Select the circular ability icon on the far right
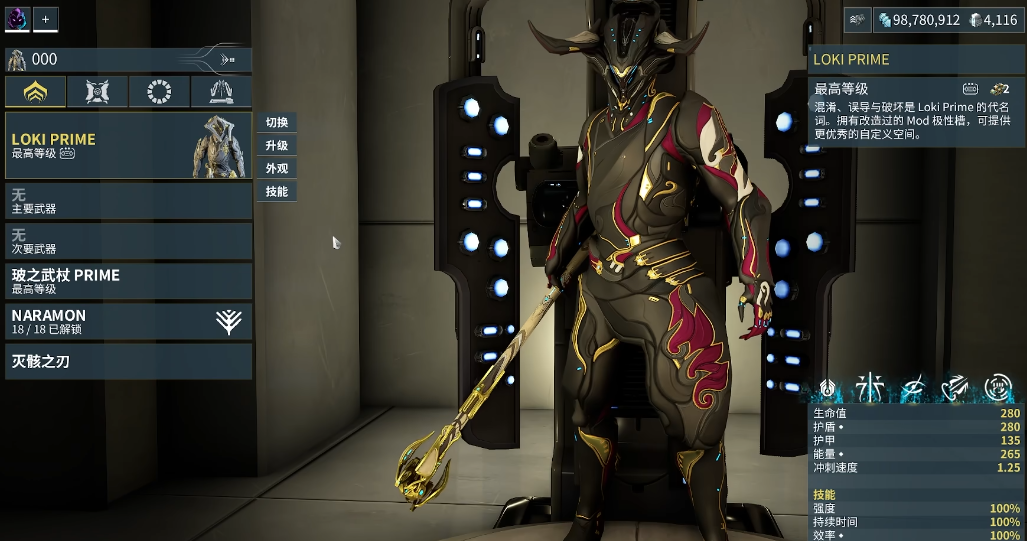1027x541 pixels. point(997,388)
